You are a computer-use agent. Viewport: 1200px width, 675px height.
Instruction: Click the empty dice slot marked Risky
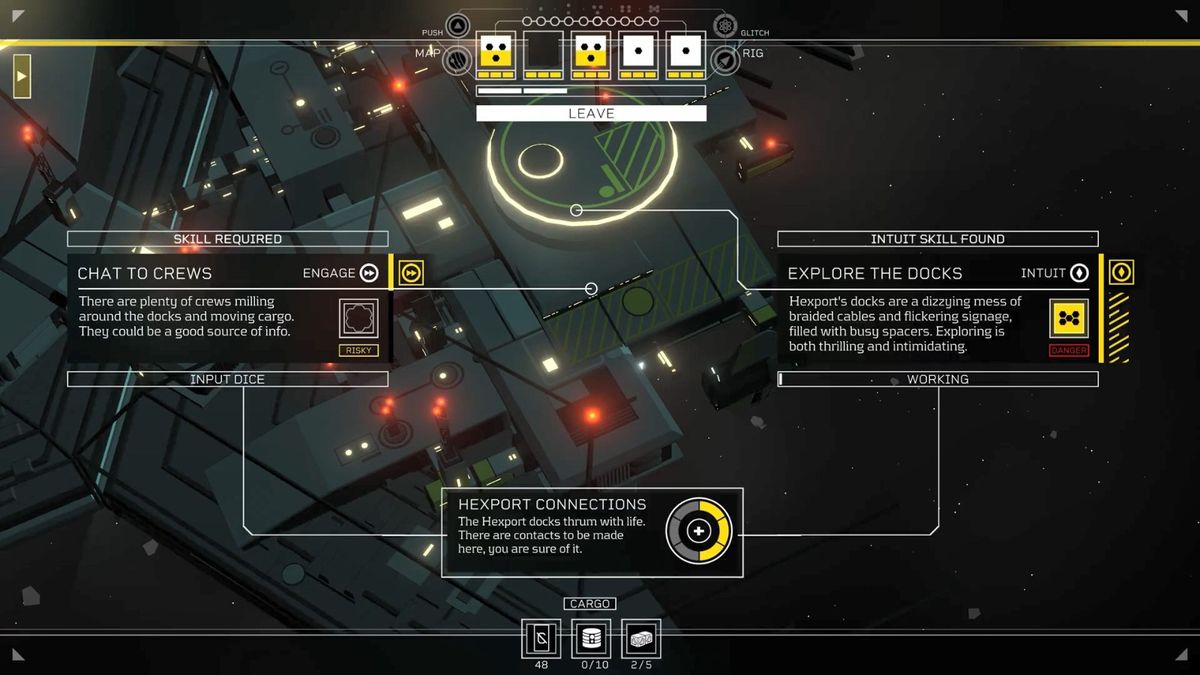point(358,319)
